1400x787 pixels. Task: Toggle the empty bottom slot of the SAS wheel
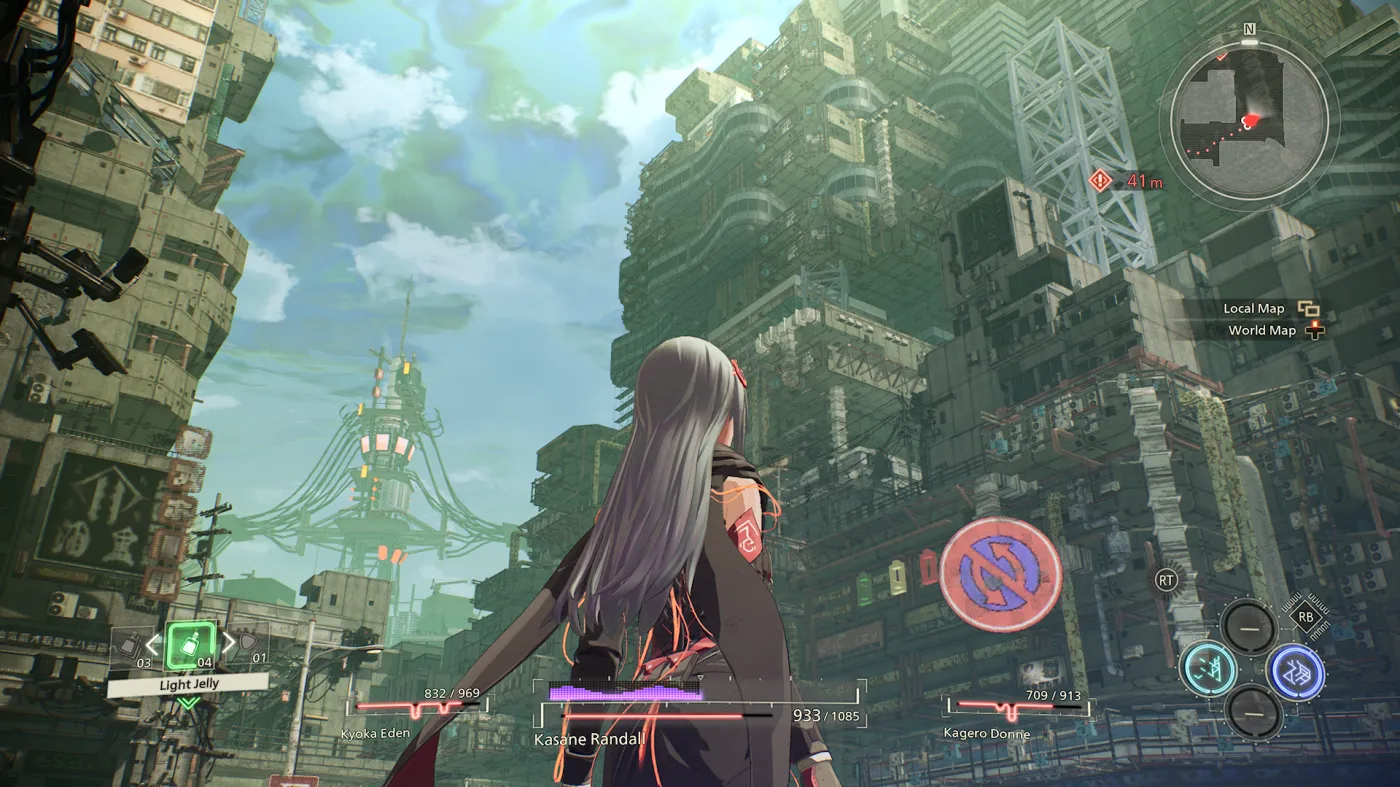coord(1254,712)
